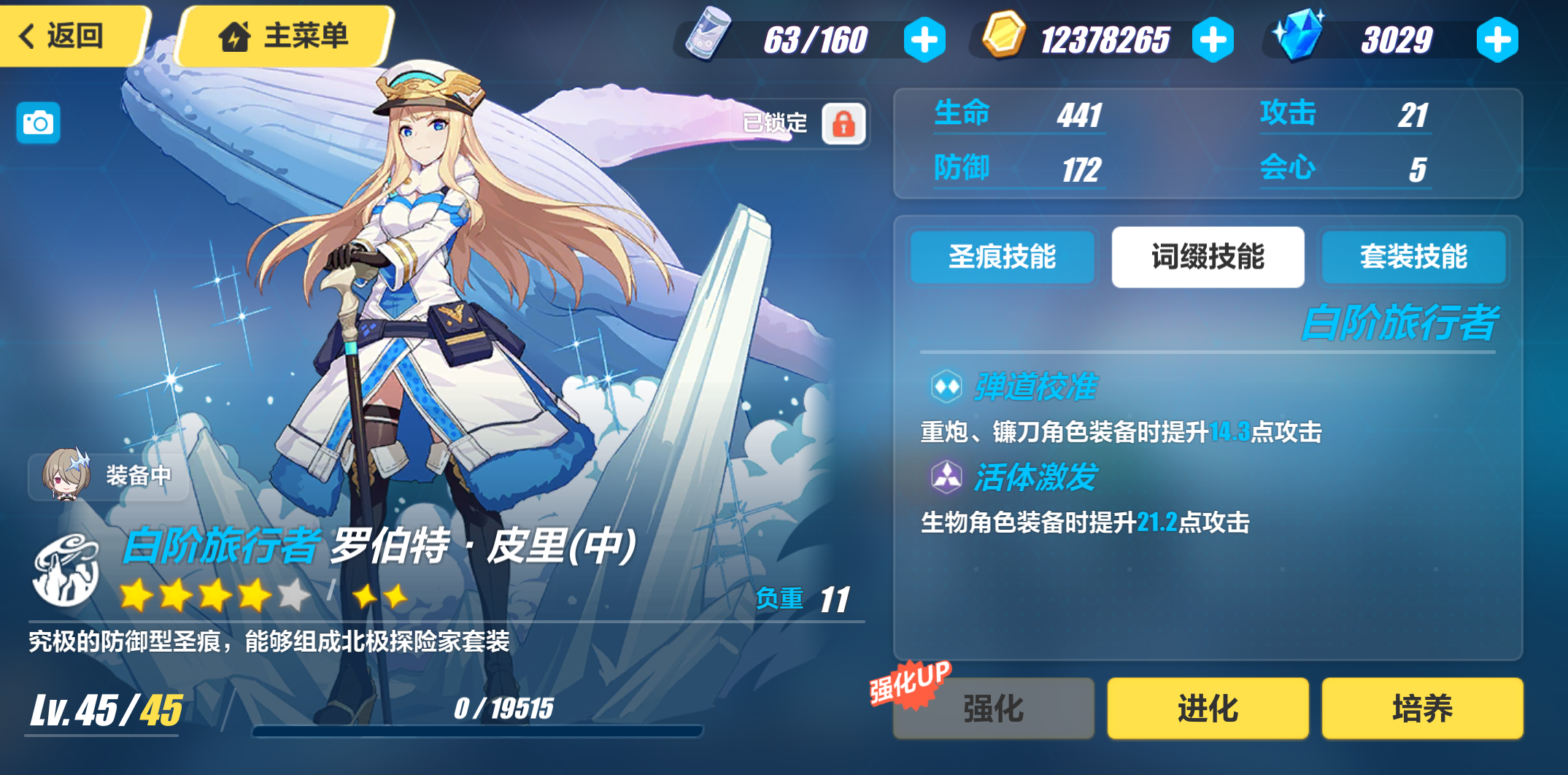Click the camera/screenshot icon

(36, 122)
